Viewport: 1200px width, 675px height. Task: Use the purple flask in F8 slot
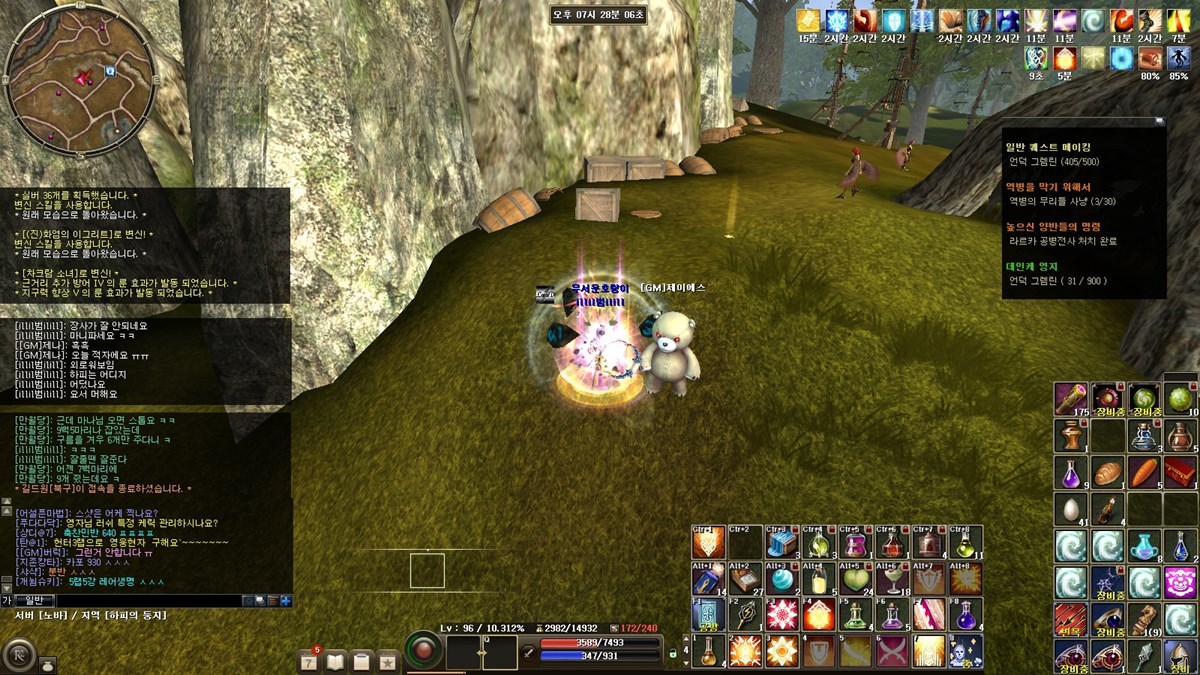pyautogui.click(x=966, y=615)
